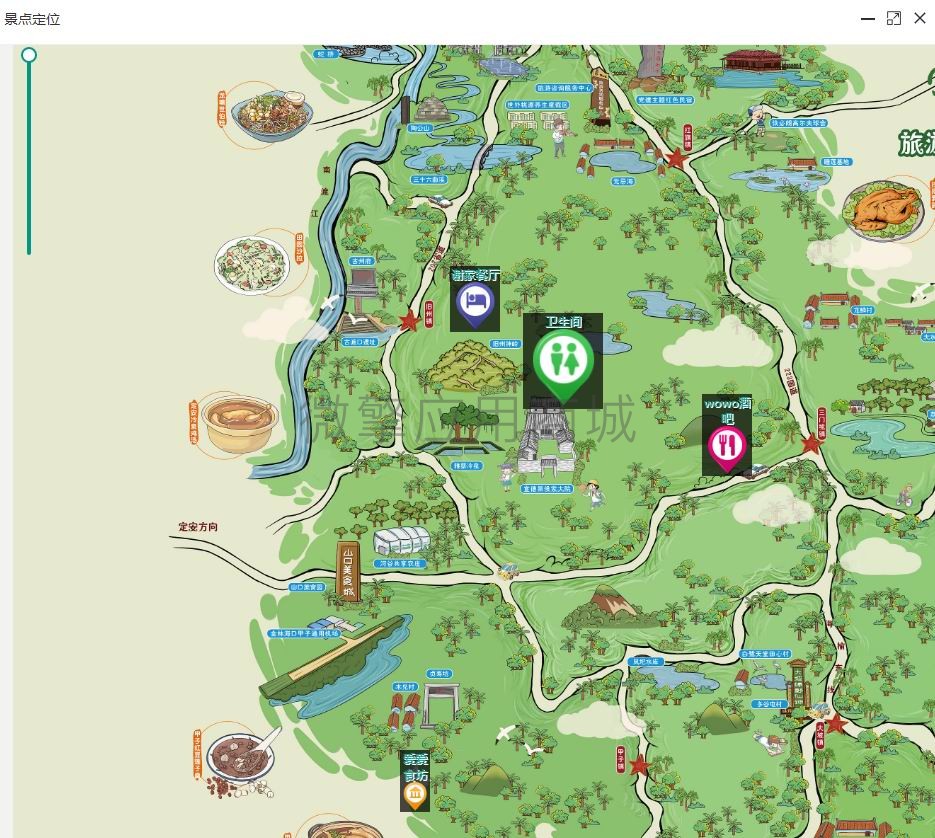Image resolution: width=935 pixels, height=838 pixels.
Task: Click the zoom slider handle circle
Action: pyautogui.click(x=29, y=55)
